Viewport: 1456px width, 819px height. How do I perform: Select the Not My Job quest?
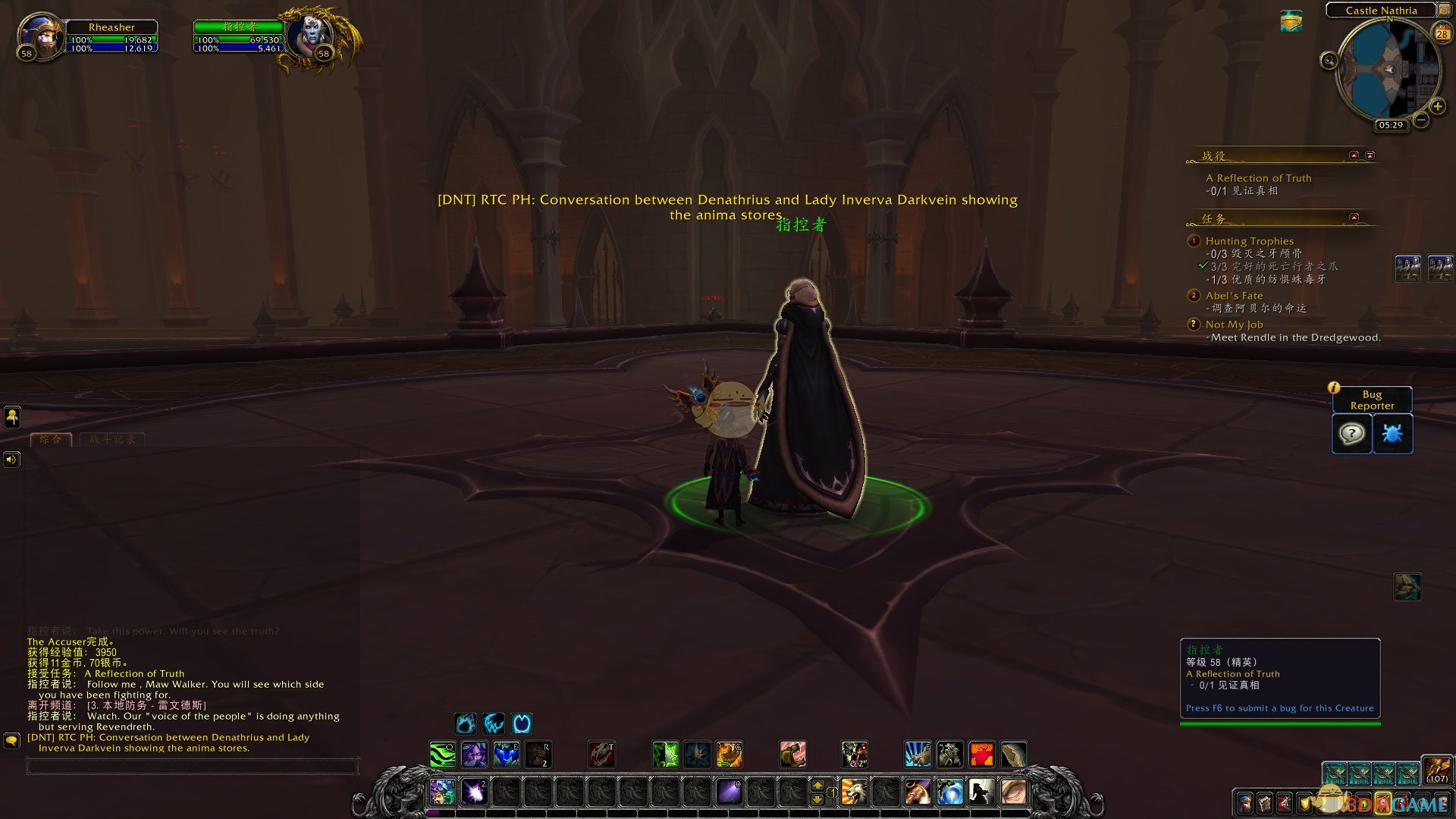click(1234, 325)
